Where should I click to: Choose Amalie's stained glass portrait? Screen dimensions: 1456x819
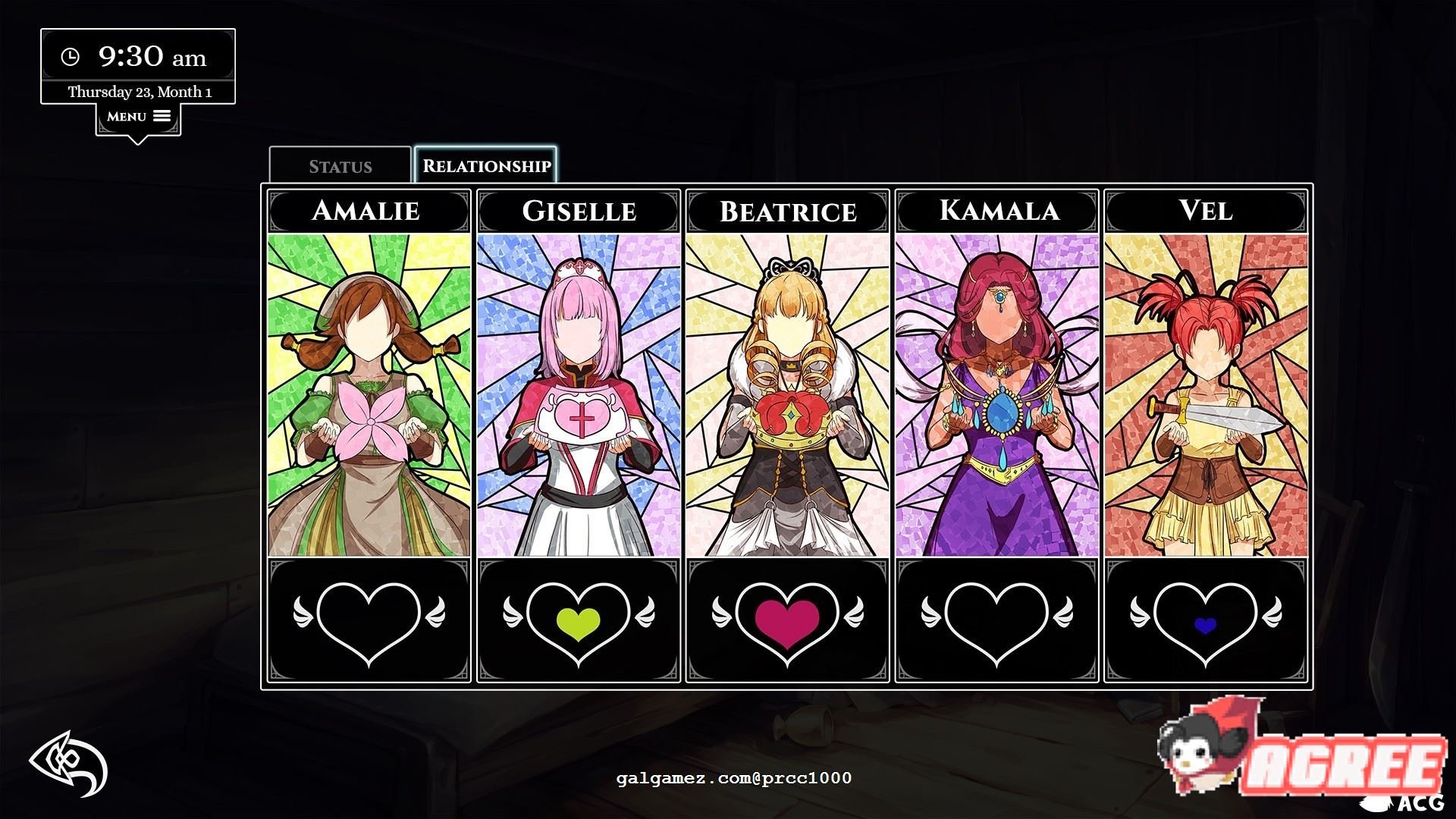(x=369, y=394)
